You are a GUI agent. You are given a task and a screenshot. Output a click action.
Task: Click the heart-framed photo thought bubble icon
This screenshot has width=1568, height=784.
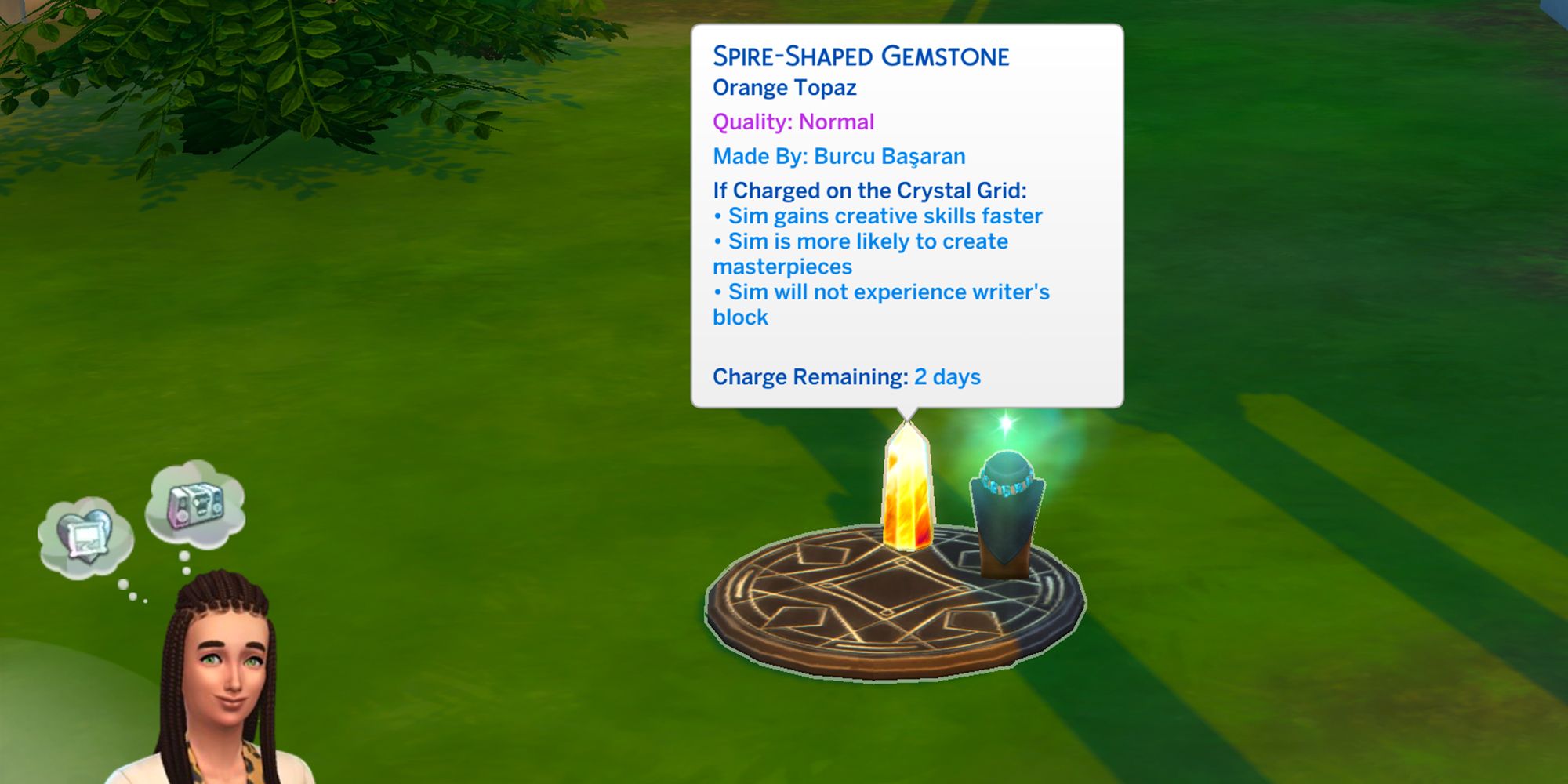pyautogui.click(x=86, y=533)
